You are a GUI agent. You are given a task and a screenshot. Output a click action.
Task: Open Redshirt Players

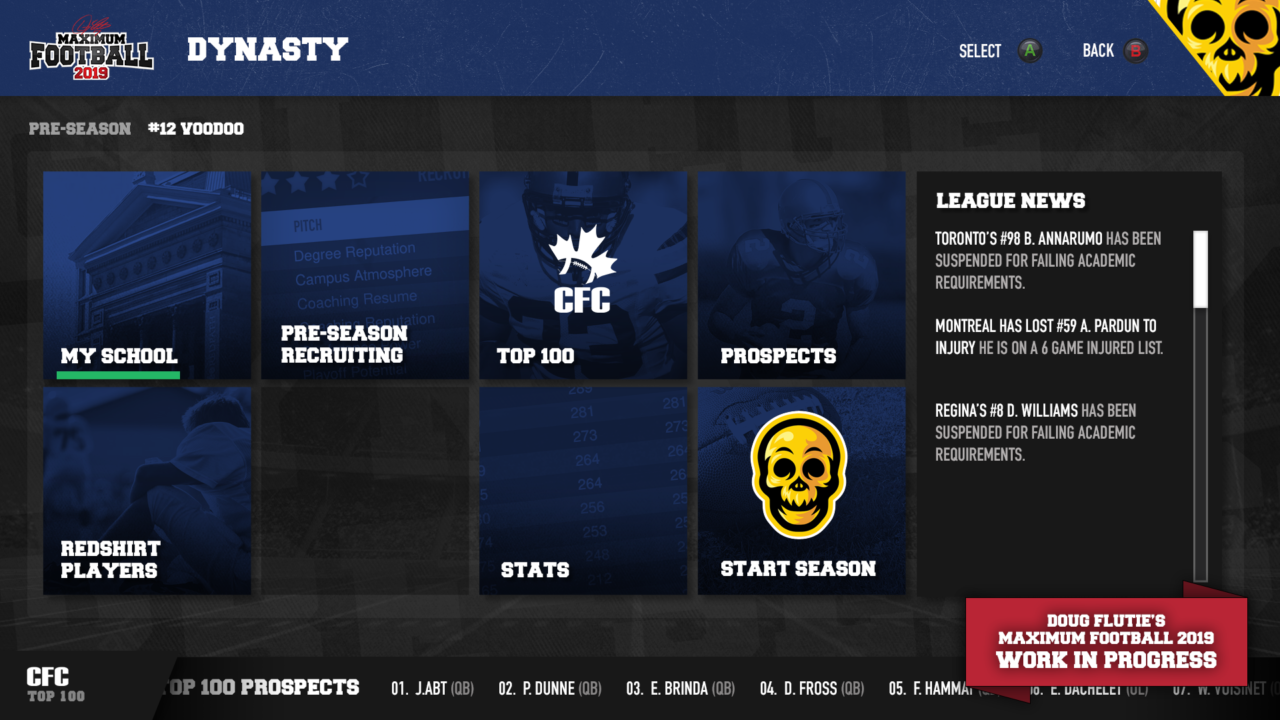point(147,490)
